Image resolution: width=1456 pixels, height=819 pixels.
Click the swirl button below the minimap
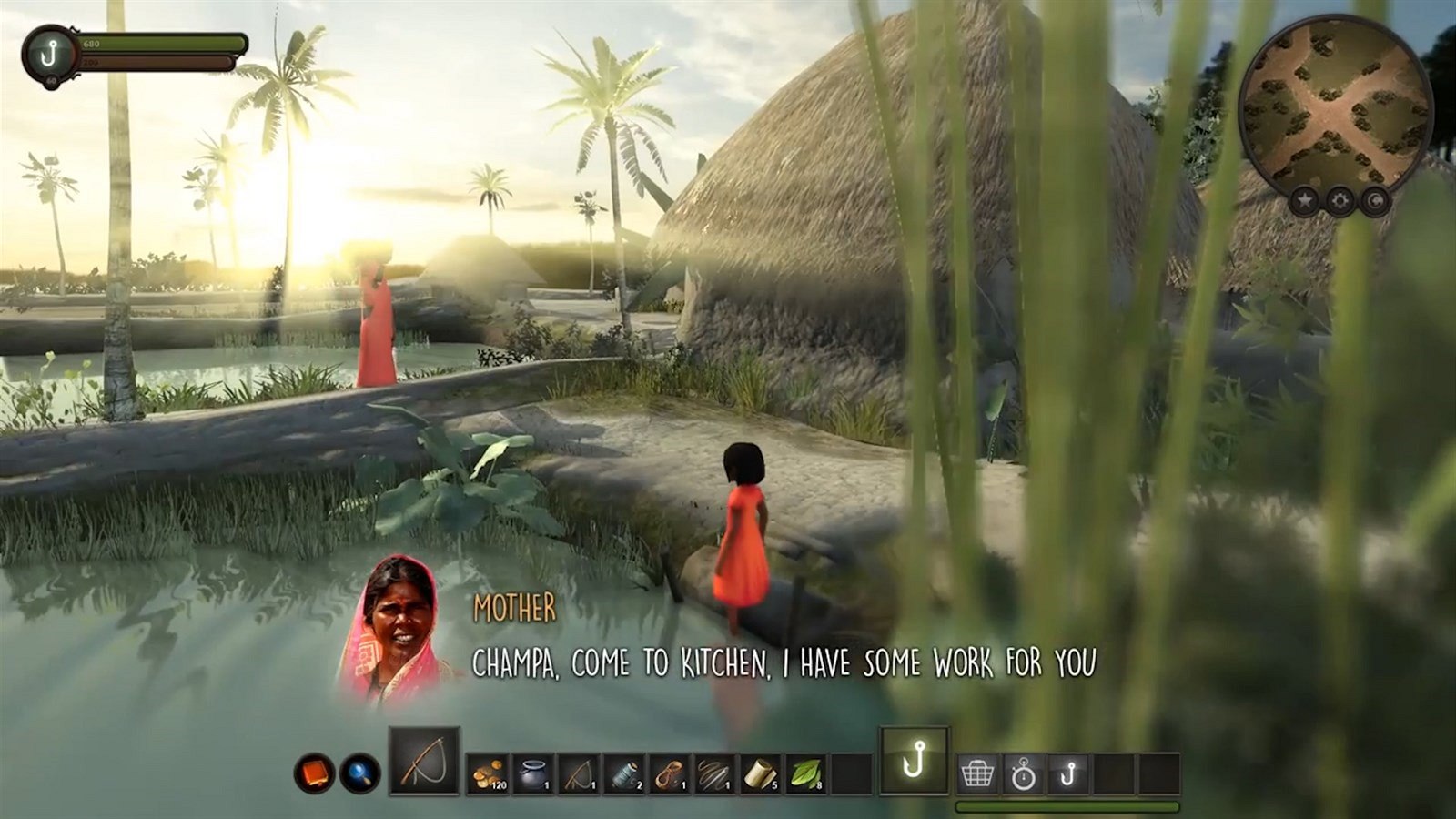click(1373, 199)
